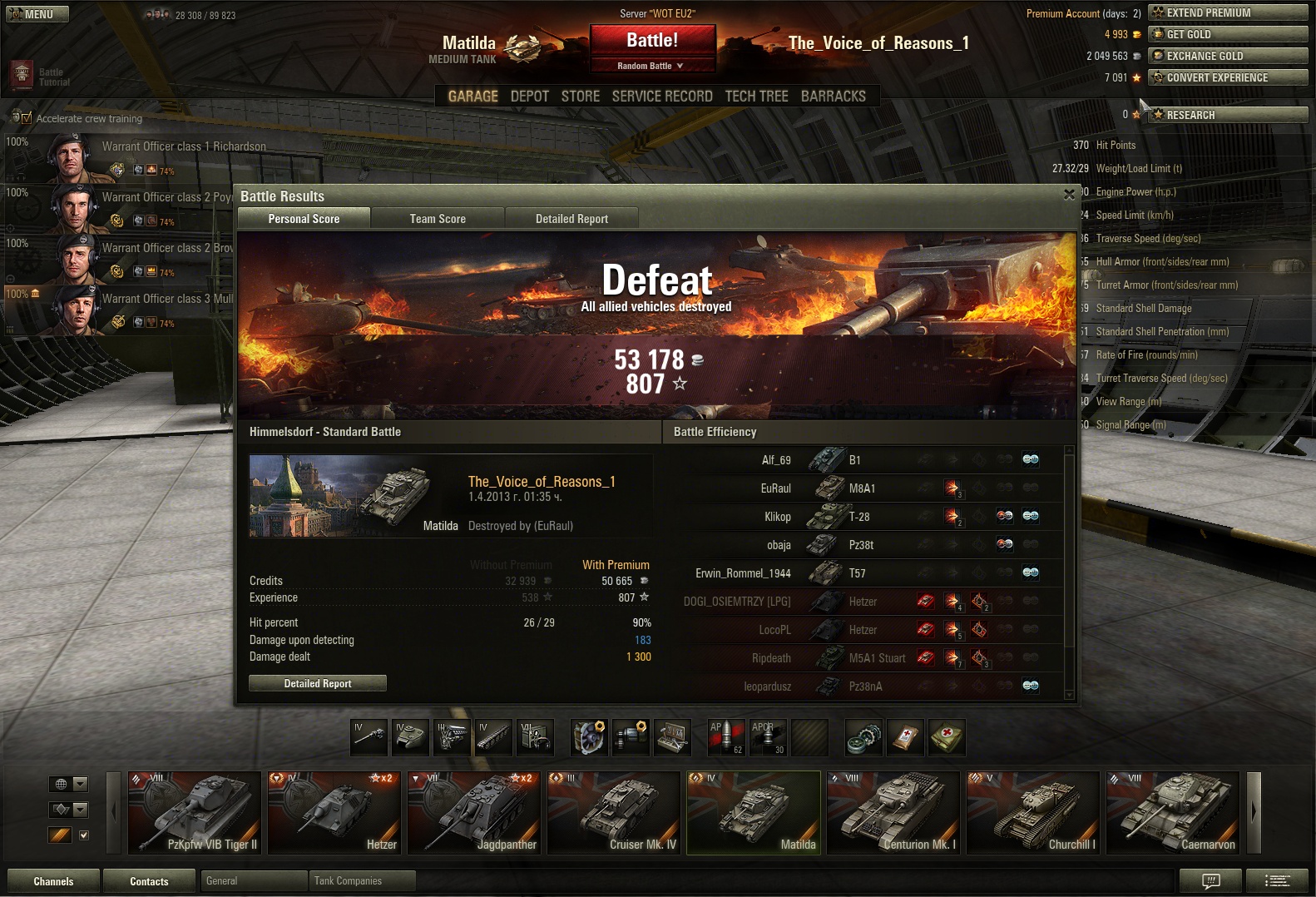The width and height of the screenshot is (1316, 897).
Task: Open the Random Battle mode dropdown
Action: tap(651, 66)
